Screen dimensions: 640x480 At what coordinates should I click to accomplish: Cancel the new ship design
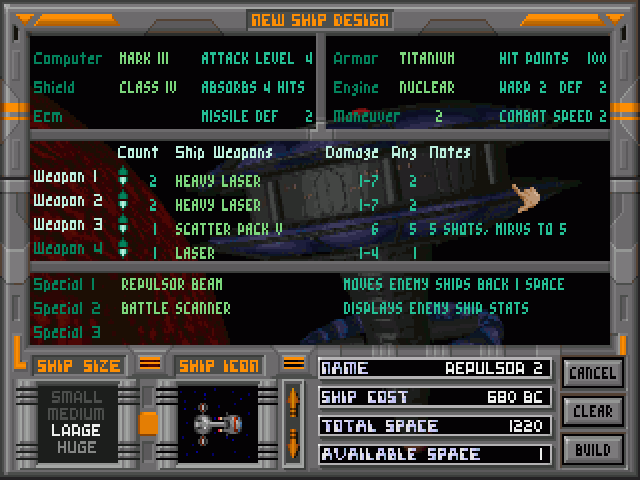coord(592,373)
